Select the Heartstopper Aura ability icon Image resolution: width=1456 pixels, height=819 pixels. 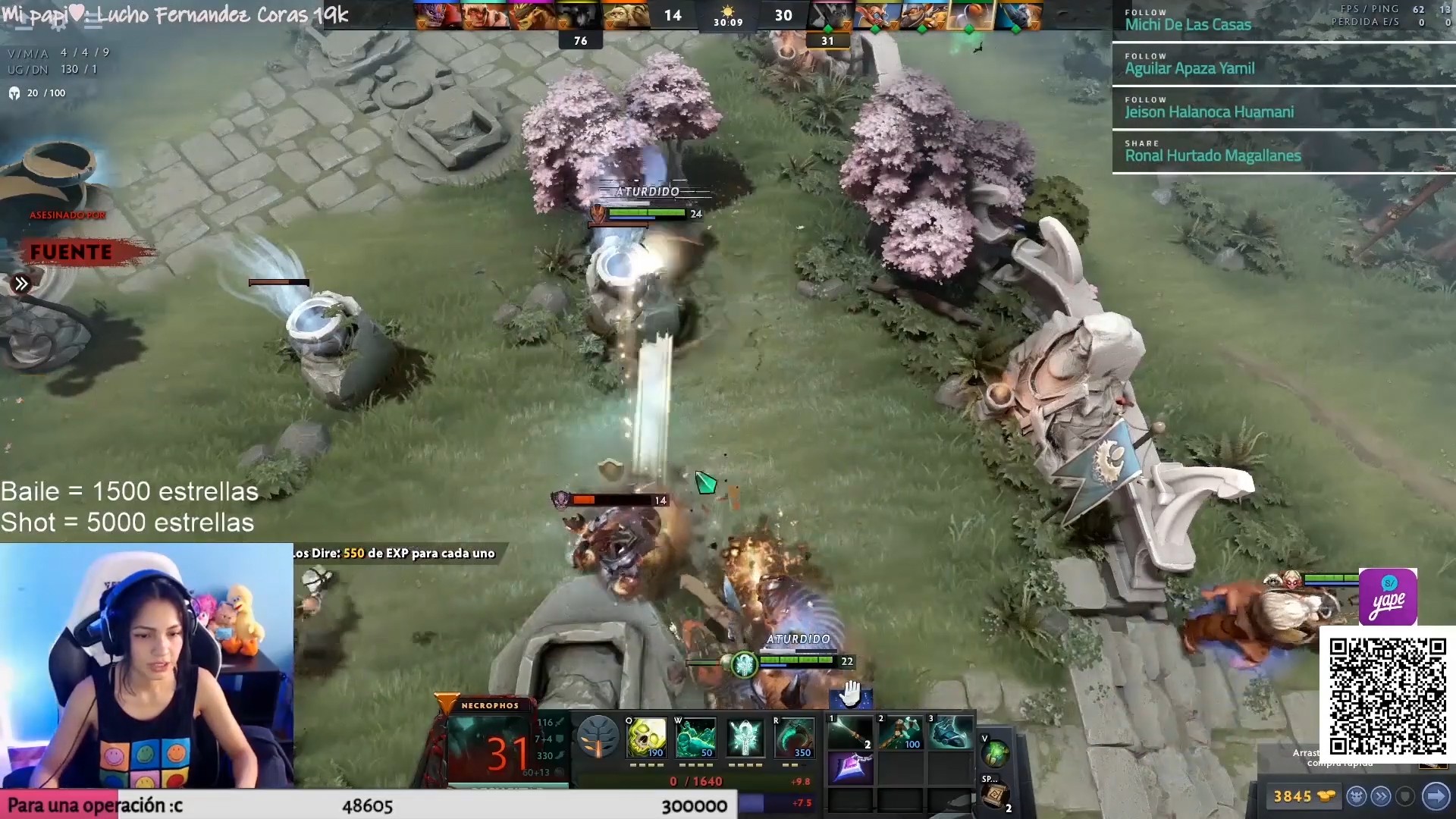tap(744, 737)
